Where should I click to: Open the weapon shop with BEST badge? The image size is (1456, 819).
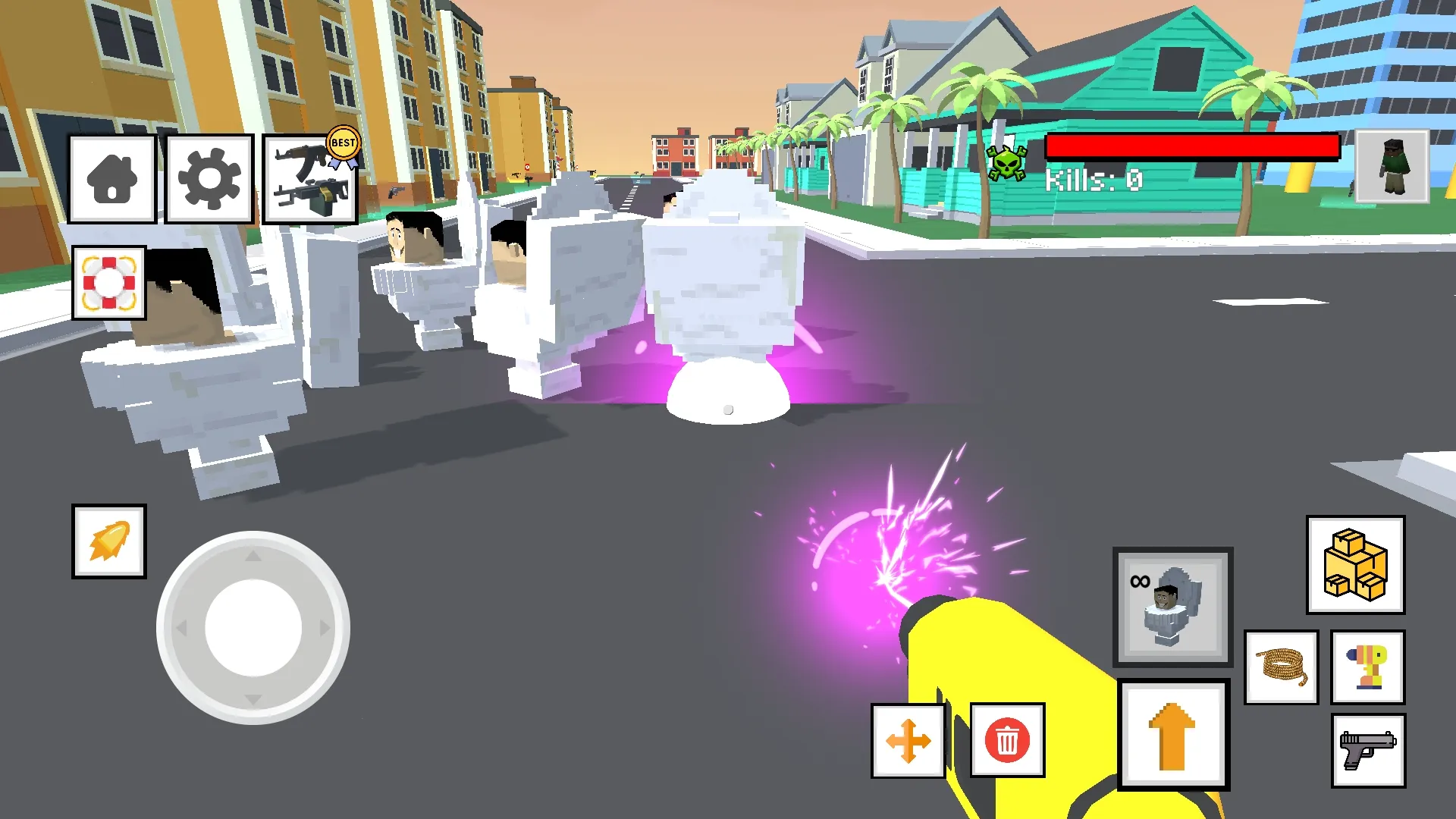[310, 178]
